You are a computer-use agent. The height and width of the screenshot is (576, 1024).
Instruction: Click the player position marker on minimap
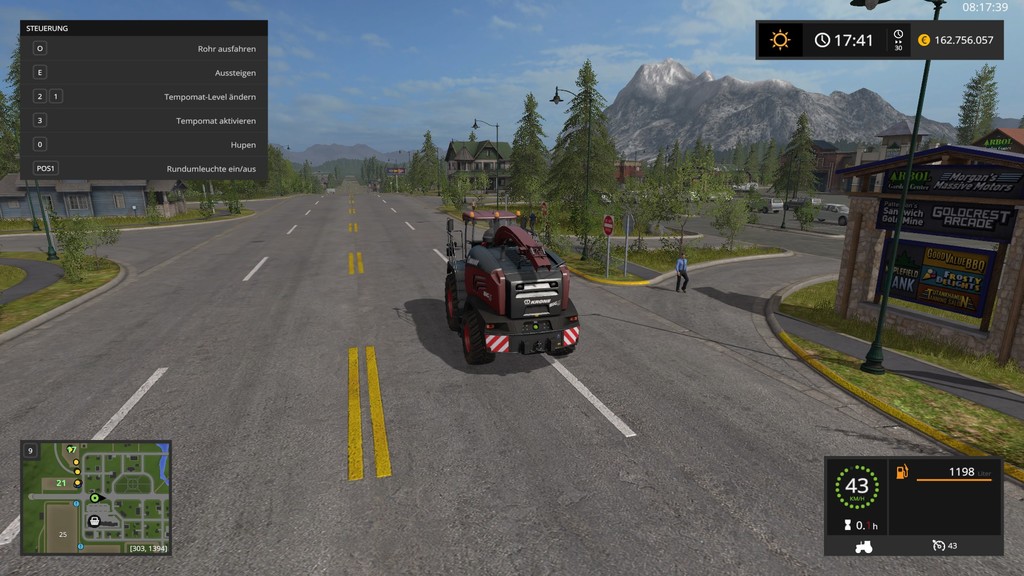tap(95, 497)
